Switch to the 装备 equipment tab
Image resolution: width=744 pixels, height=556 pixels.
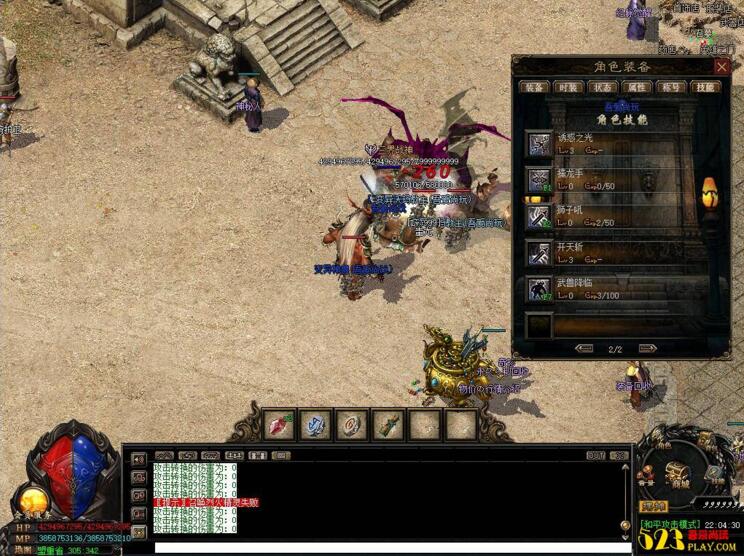536,88
